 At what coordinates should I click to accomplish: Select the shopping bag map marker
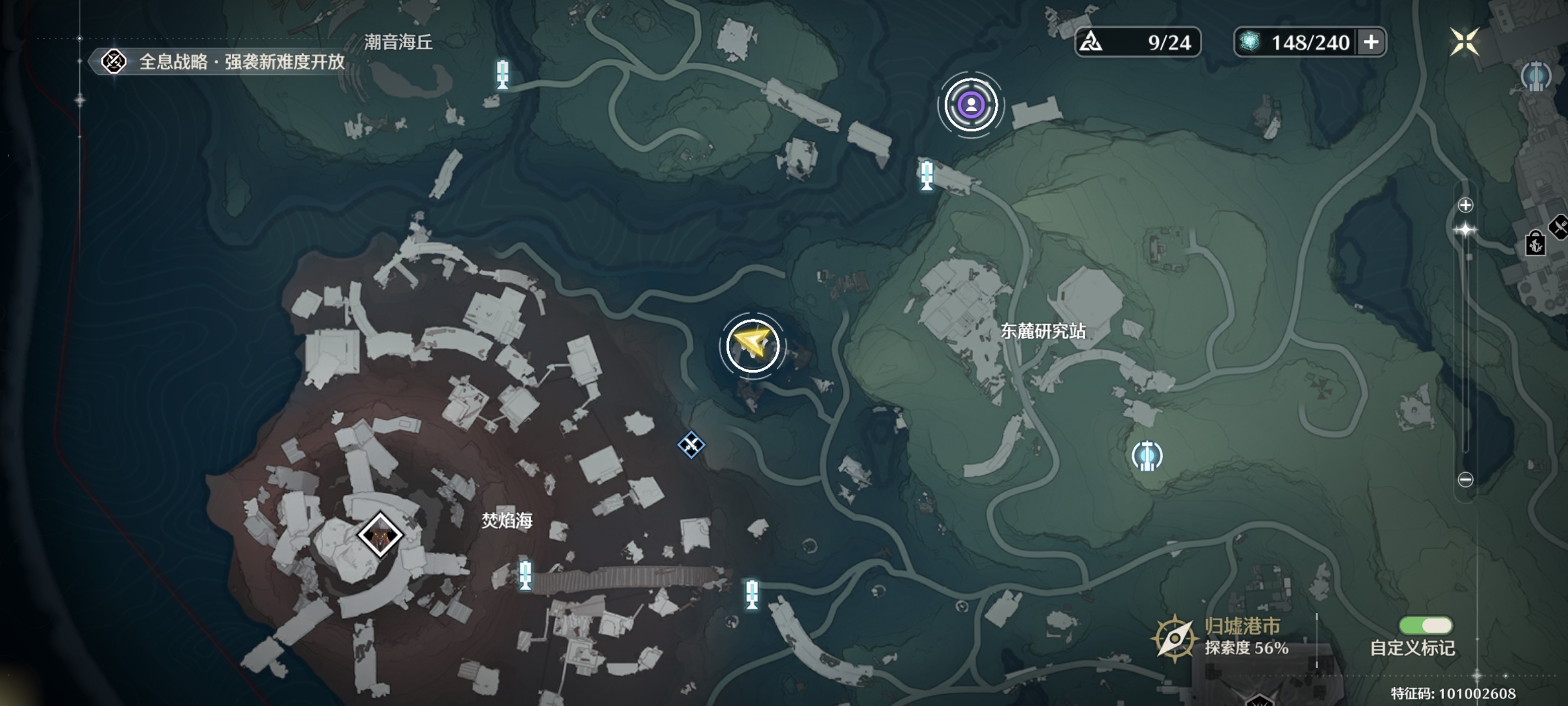pyautogui.click(x=1535, y=244)
